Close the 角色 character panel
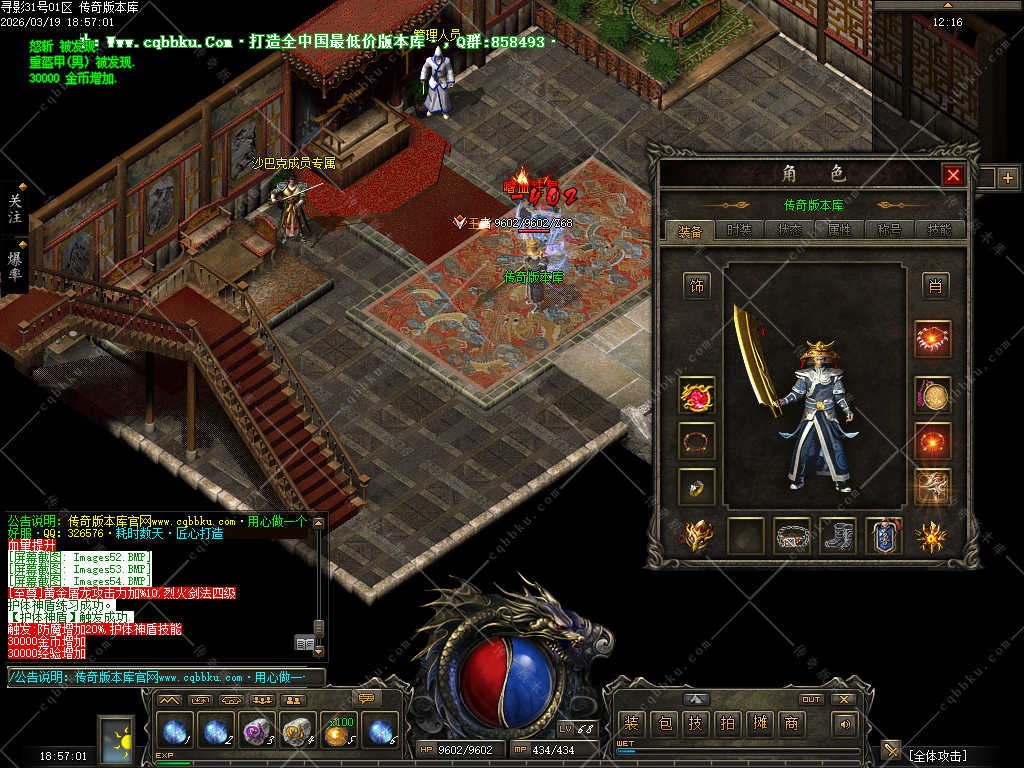Viewport: 1024px width, 768px height. pos(953,175)
